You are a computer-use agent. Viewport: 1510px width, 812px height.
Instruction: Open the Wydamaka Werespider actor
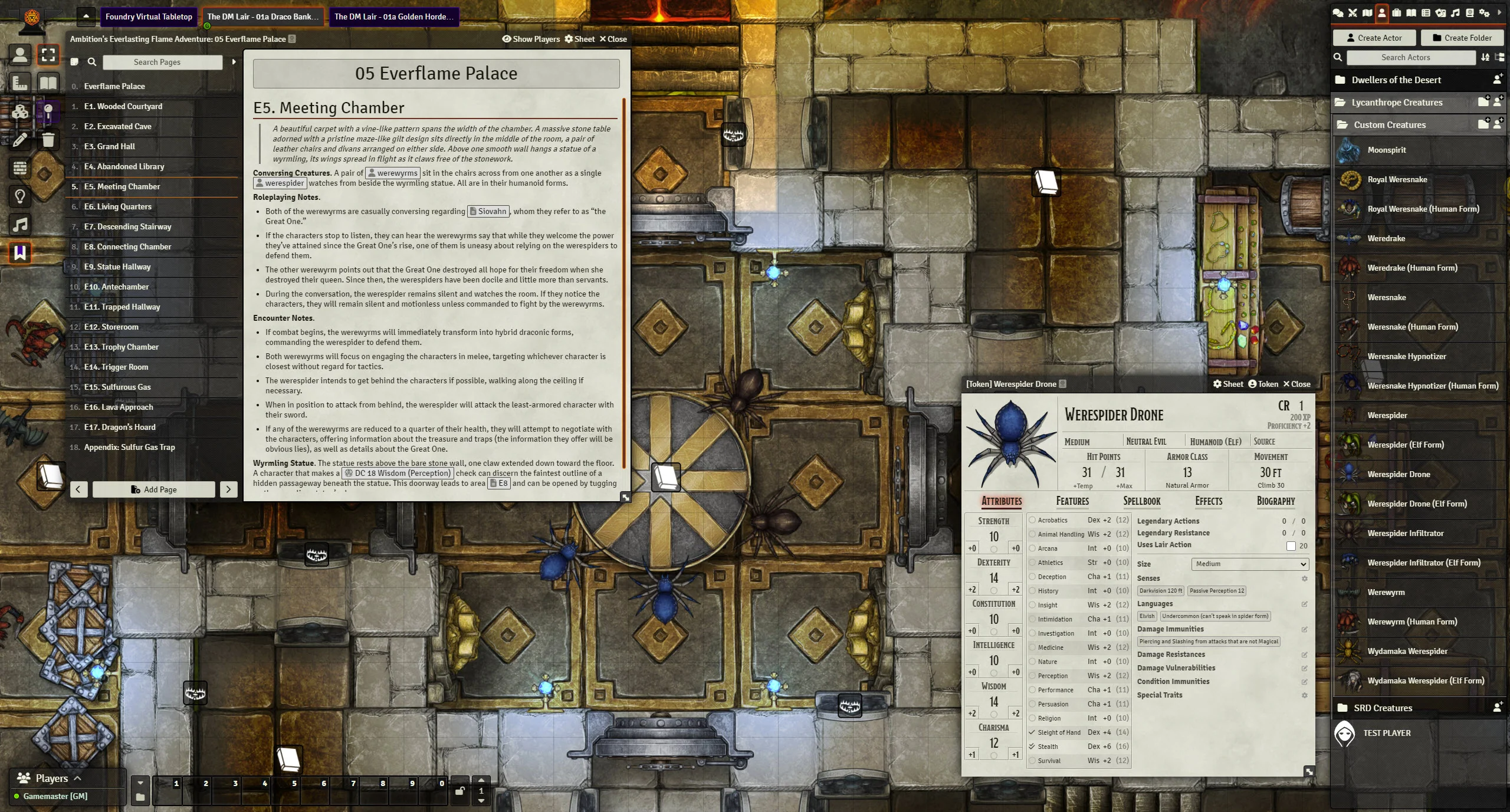click(x=1407, y=651)
